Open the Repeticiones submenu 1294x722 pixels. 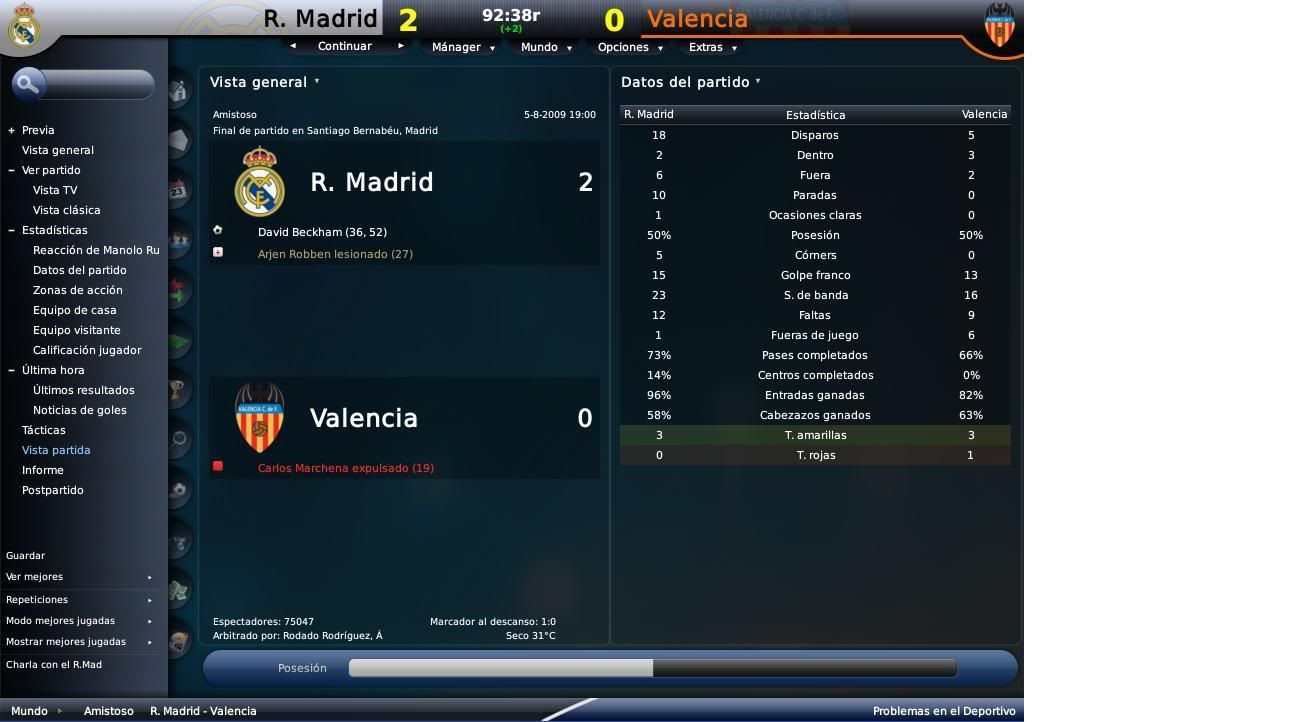(x=37, y=599)
